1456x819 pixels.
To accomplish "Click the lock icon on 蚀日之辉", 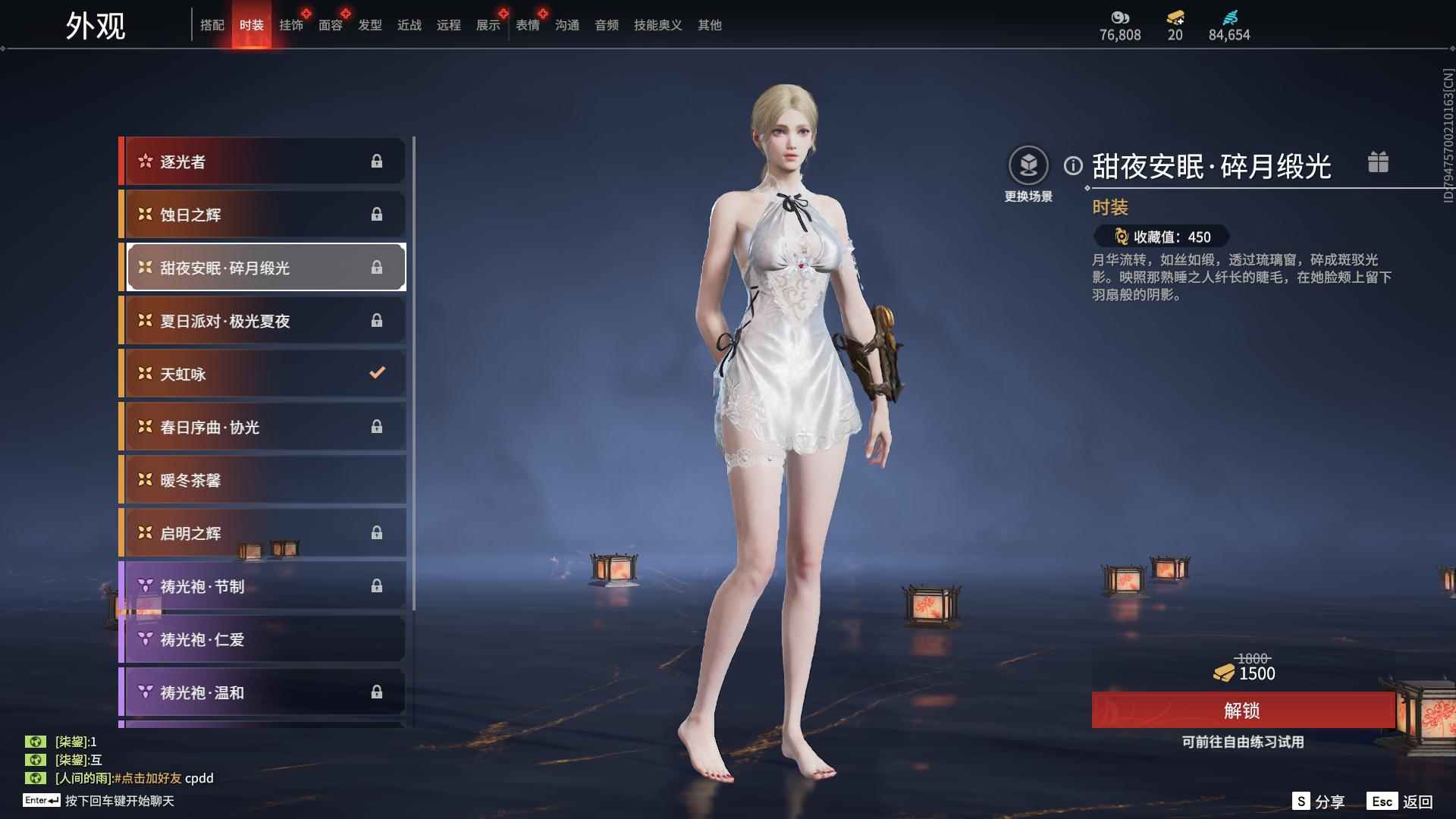I will (377, 214).
